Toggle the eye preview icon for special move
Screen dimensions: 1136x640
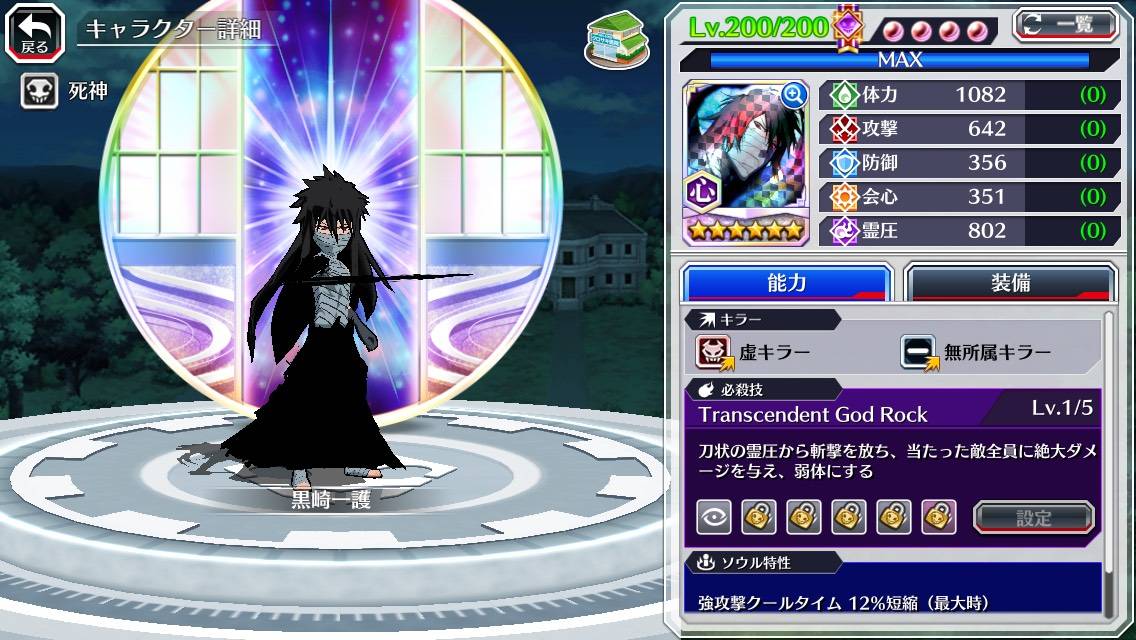(714, 517)
